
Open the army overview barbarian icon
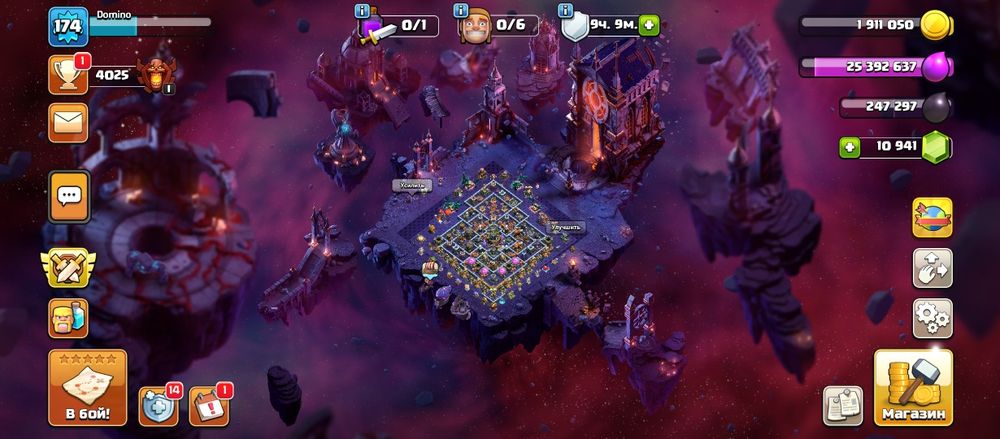68,319
